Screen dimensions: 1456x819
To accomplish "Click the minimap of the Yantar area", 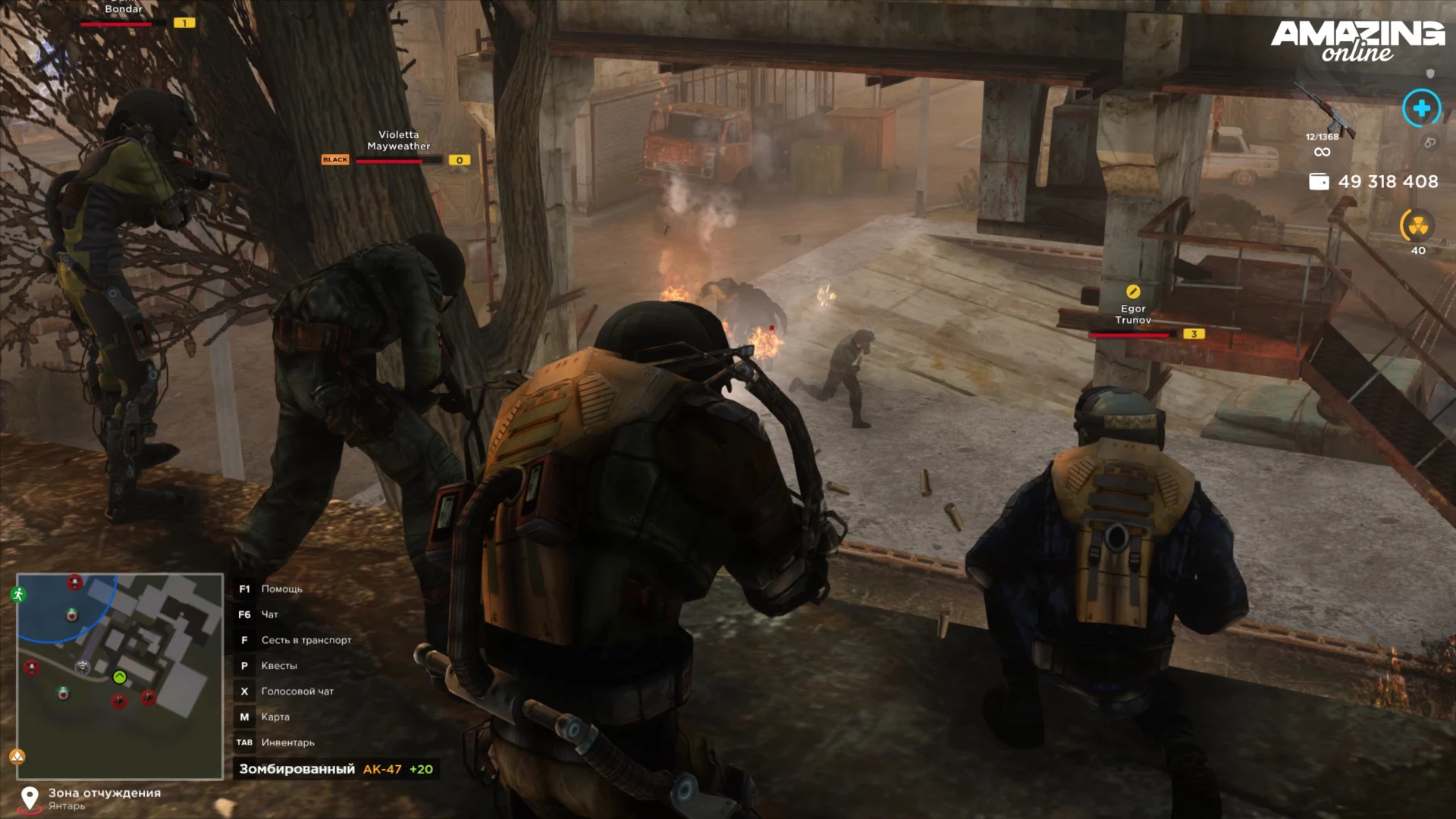I will tap(120, 676).
